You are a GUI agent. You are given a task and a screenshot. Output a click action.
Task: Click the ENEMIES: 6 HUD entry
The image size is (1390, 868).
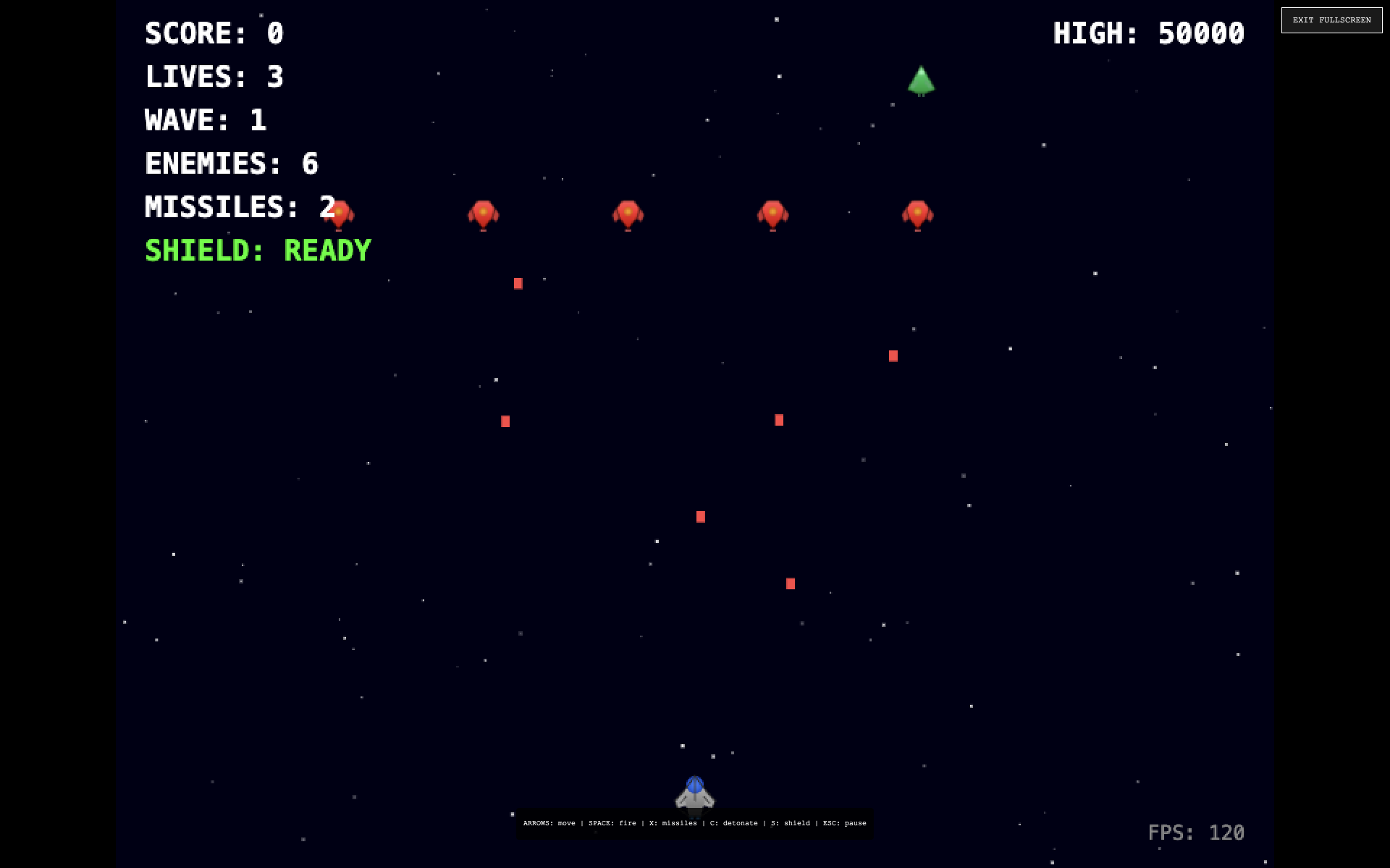(x=232, y=164)
